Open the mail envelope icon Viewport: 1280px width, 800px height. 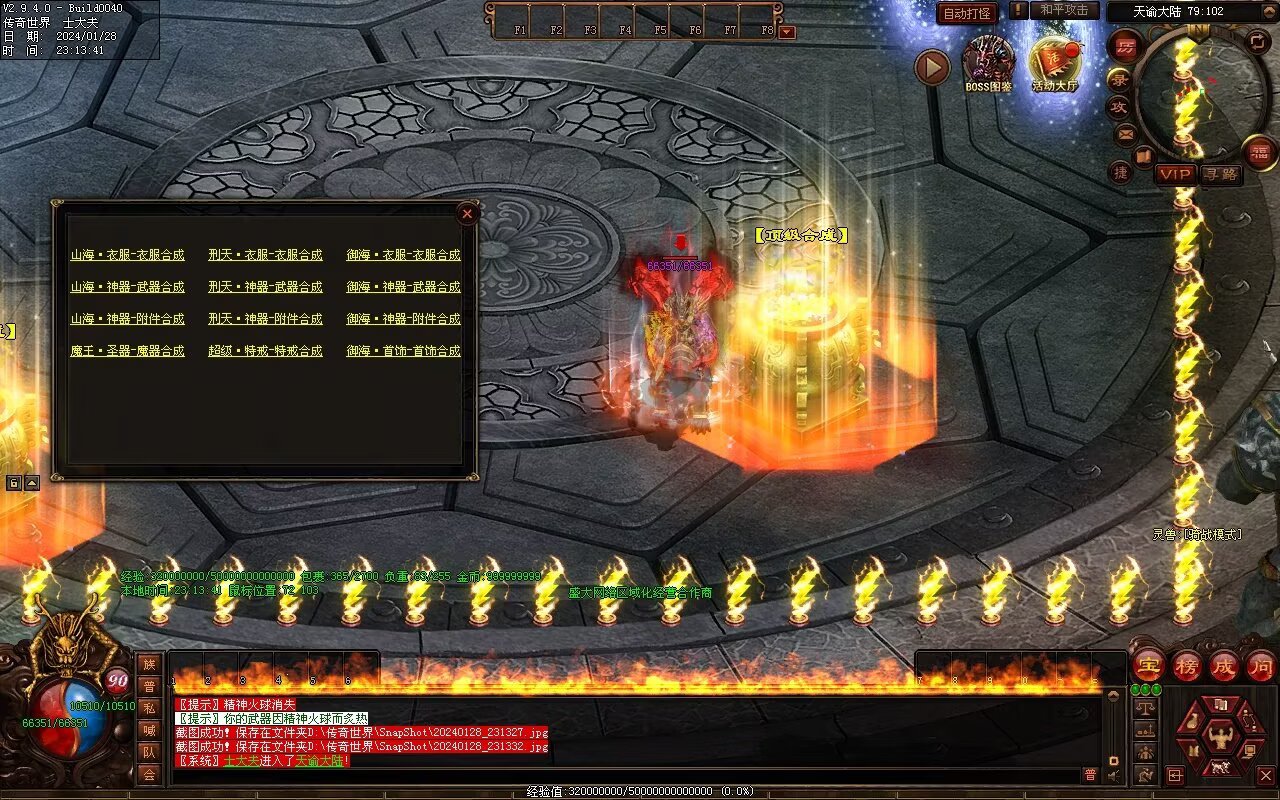point(1126,134)
